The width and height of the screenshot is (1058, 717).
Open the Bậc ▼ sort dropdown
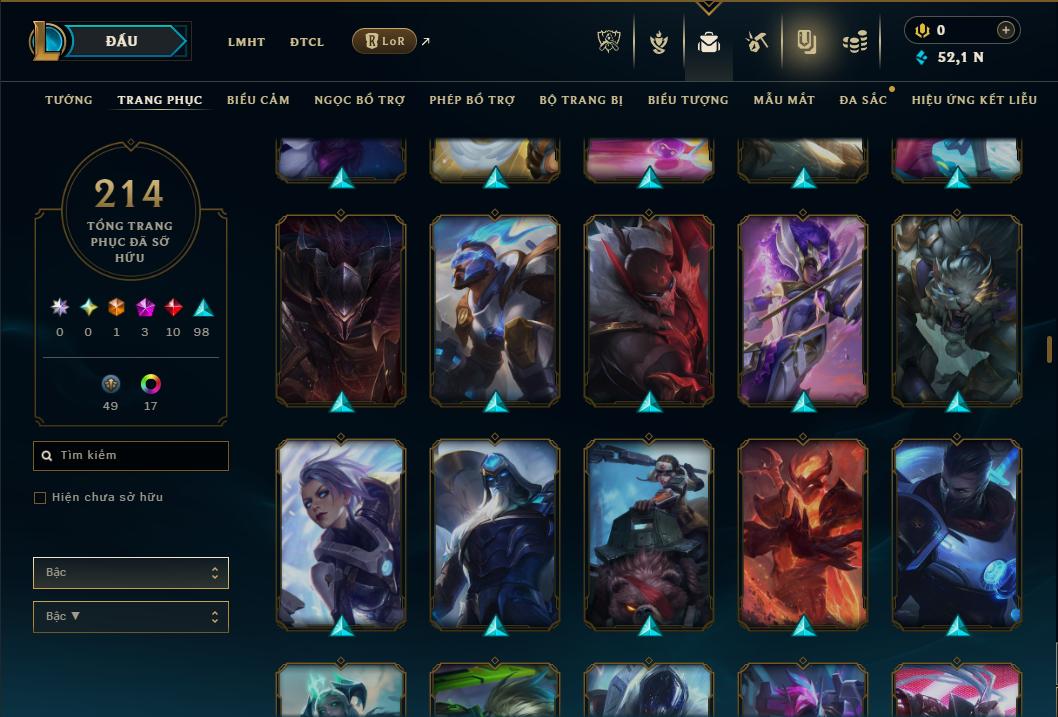(131, 617)
